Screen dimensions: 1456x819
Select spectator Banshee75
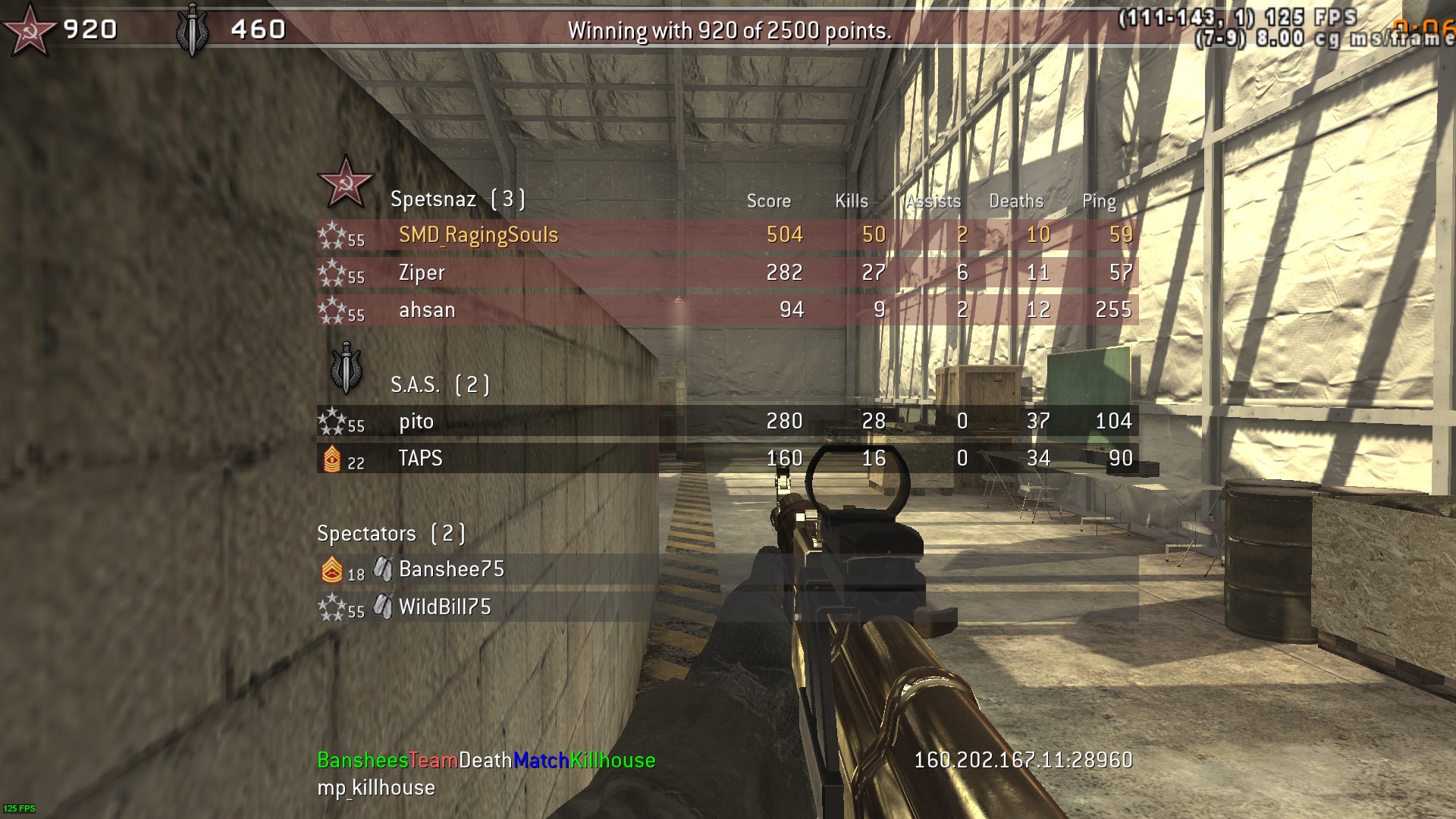451,570
